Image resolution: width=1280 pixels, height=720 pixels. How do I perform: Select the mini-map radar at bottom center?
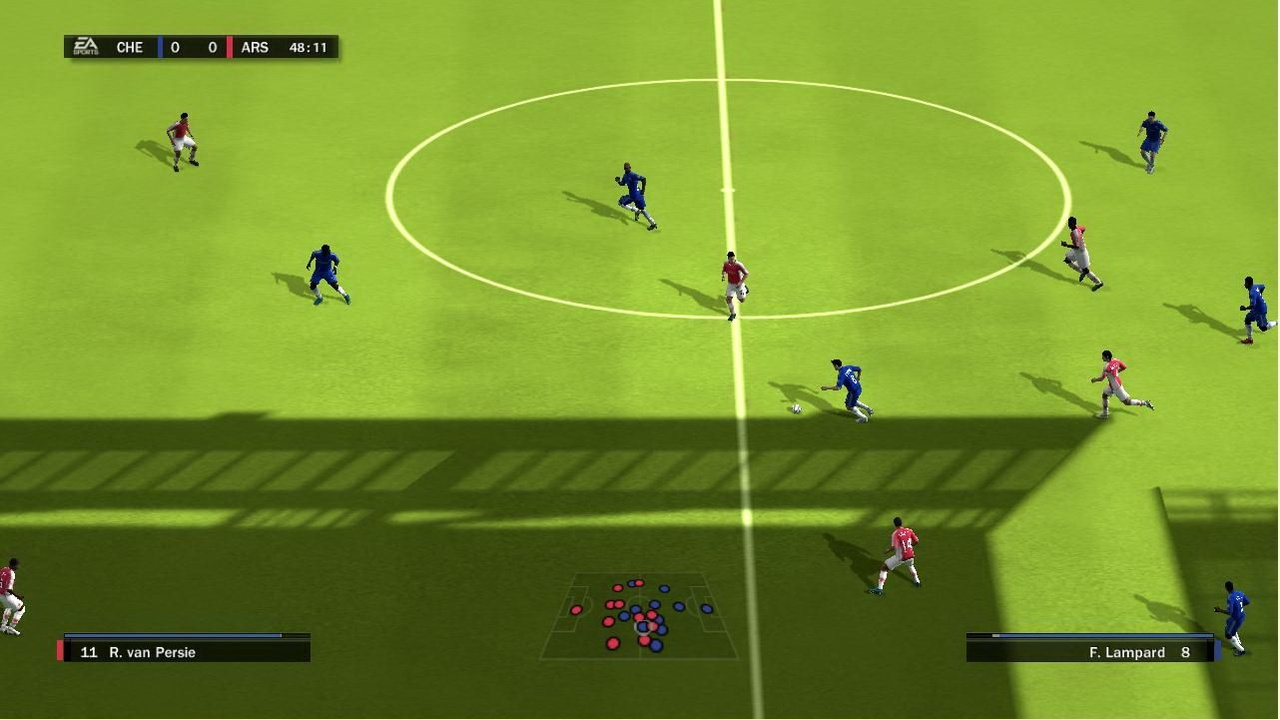coord(638,614)
